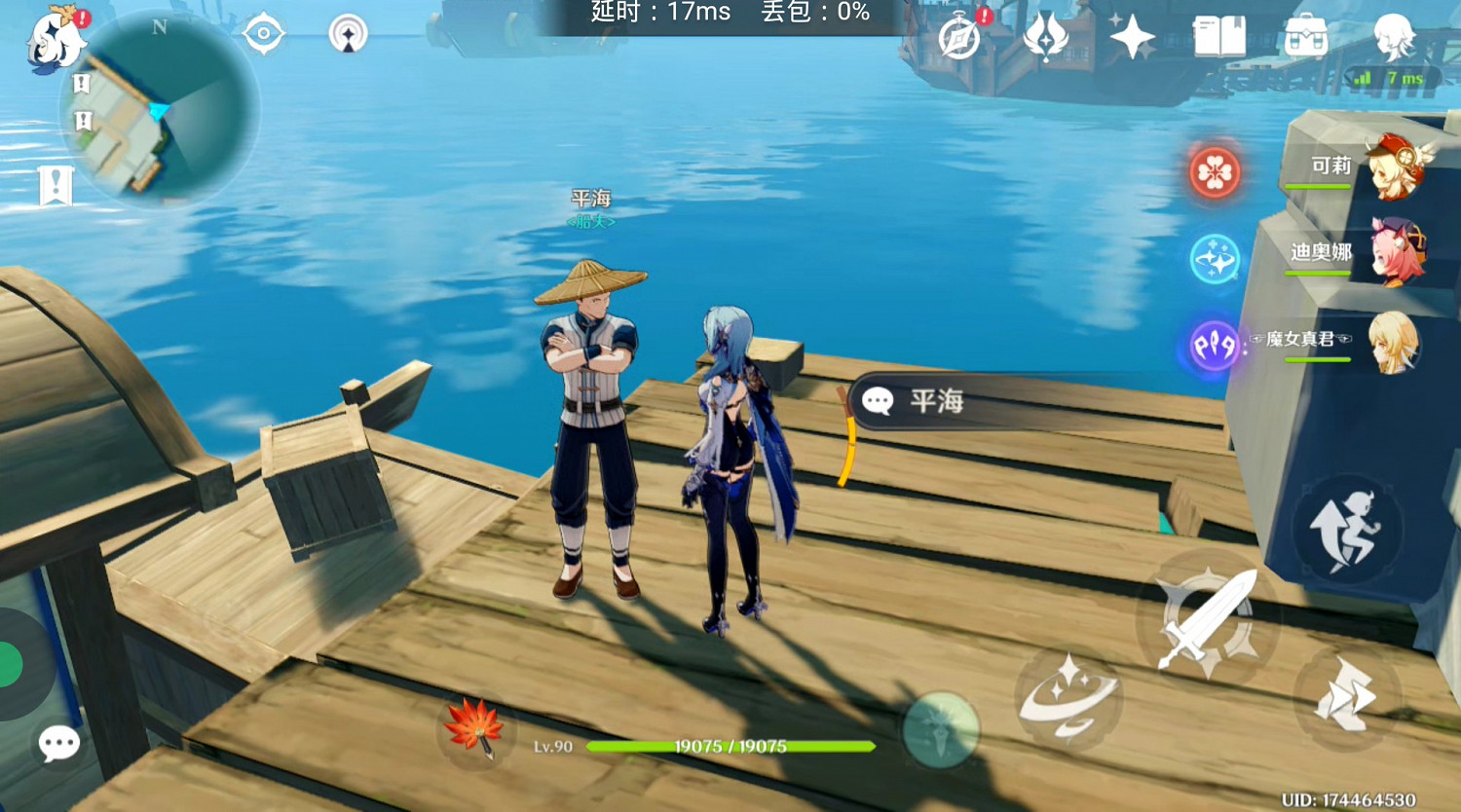Open the Battle Pass wings icon
This screenshot has height=812, width=1461.
[1044, 37]
